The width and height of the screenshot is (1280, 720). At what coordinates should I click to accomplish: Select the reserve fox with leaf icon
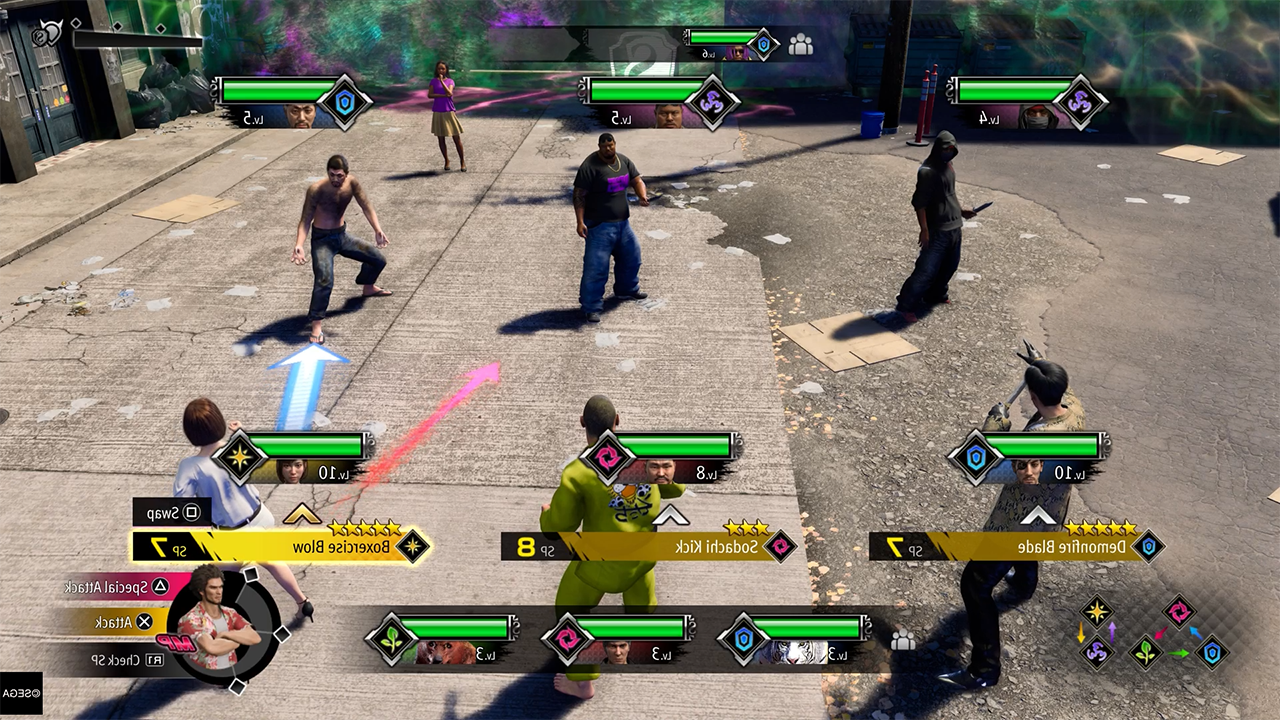443,652
